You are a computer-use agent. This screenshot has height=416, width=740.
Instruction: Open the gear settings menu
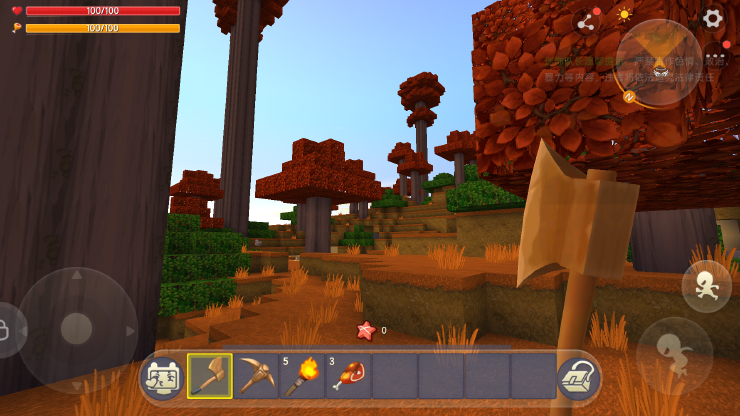tap(712, 17)
